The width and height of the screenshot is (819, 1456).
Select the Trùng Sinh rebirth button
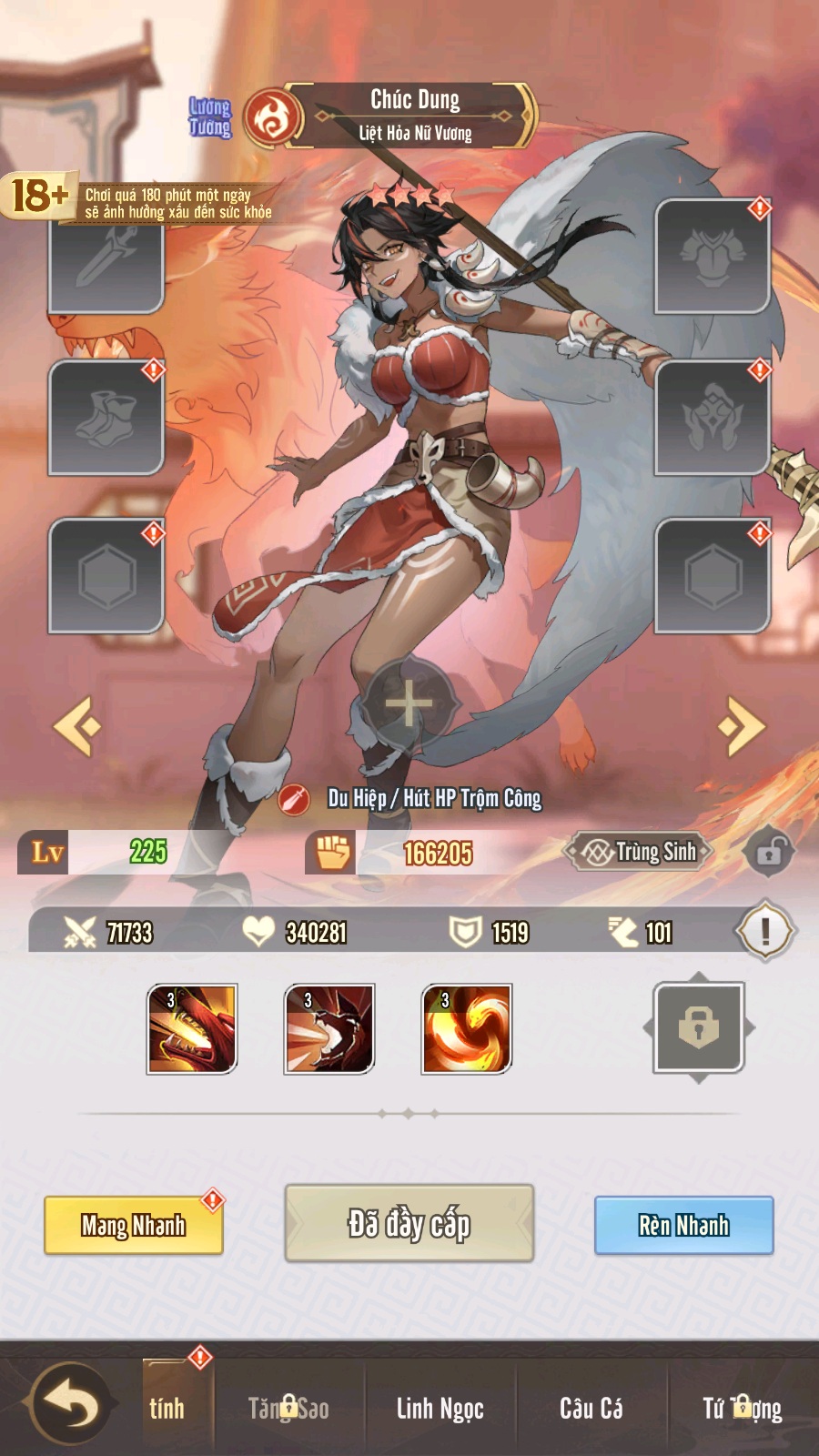641,852
